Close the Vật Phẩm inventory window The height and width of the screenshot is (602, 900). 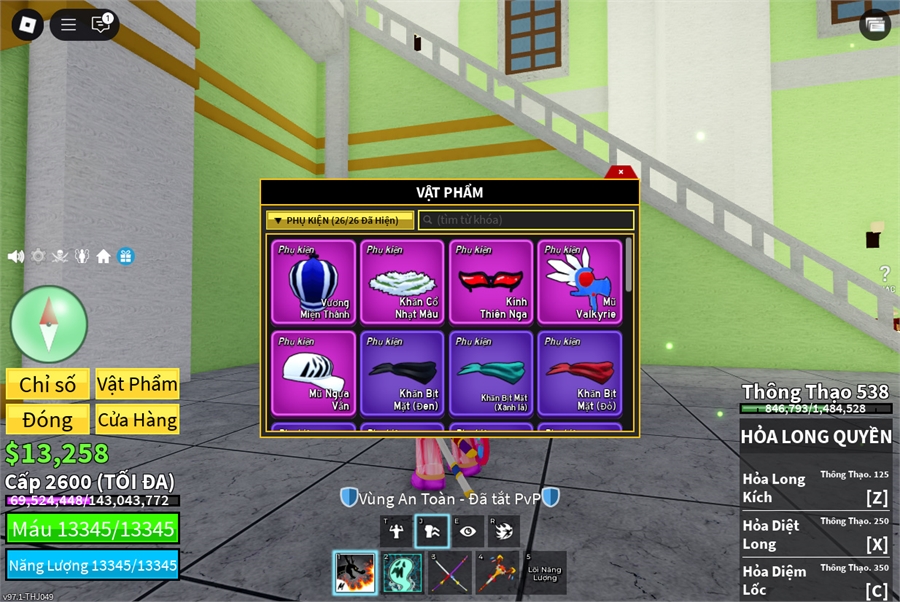coord(621,172)
